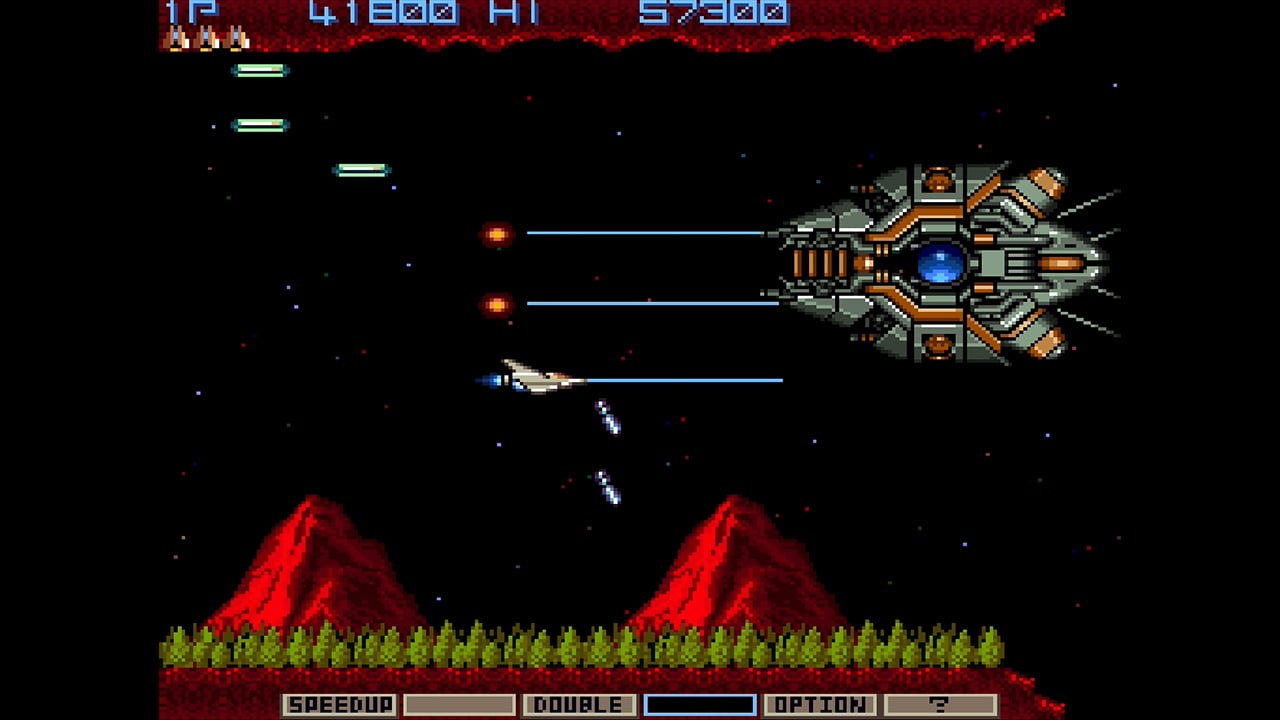Image resolution: width=1280 pixels, height=720 pixels.
Task: Activate the OPTION power meter slot
Action: point(819,705)
